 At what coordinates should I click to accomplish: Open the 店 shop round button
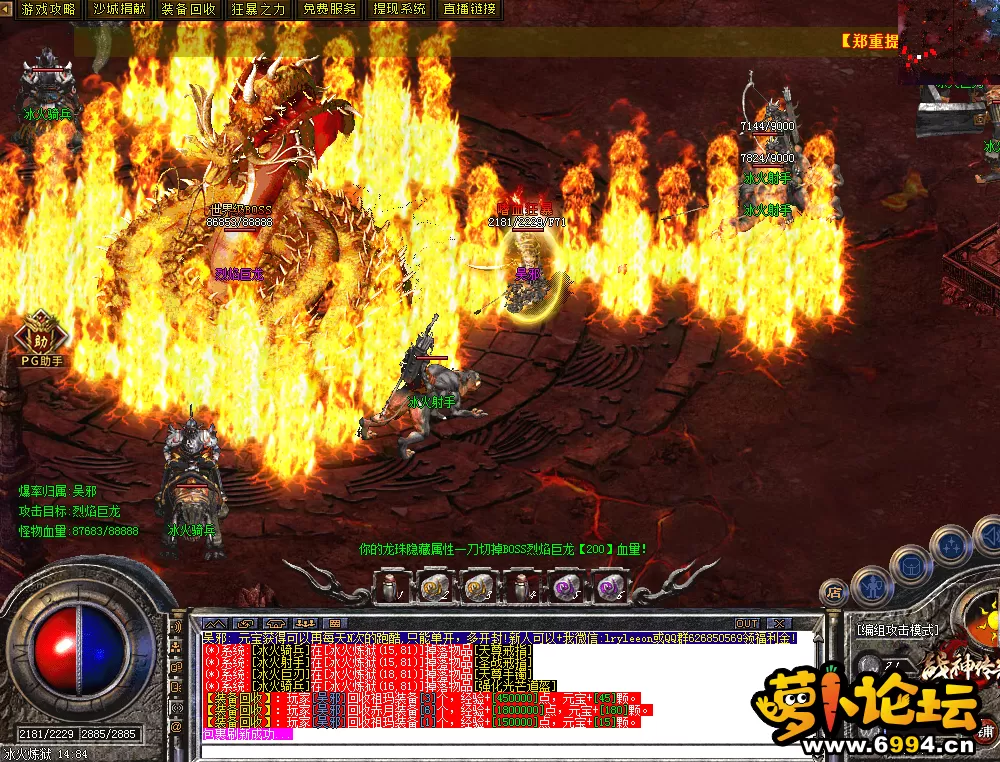coord(833,593)
